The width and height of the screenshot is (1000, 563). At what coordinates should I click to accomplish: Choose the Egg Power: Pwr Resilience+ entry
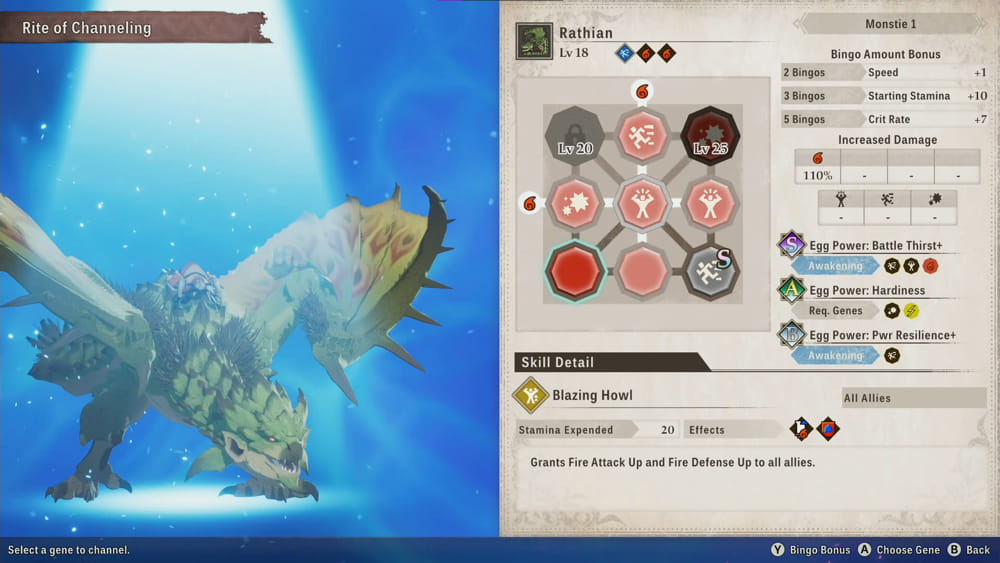tap(881, 335)
